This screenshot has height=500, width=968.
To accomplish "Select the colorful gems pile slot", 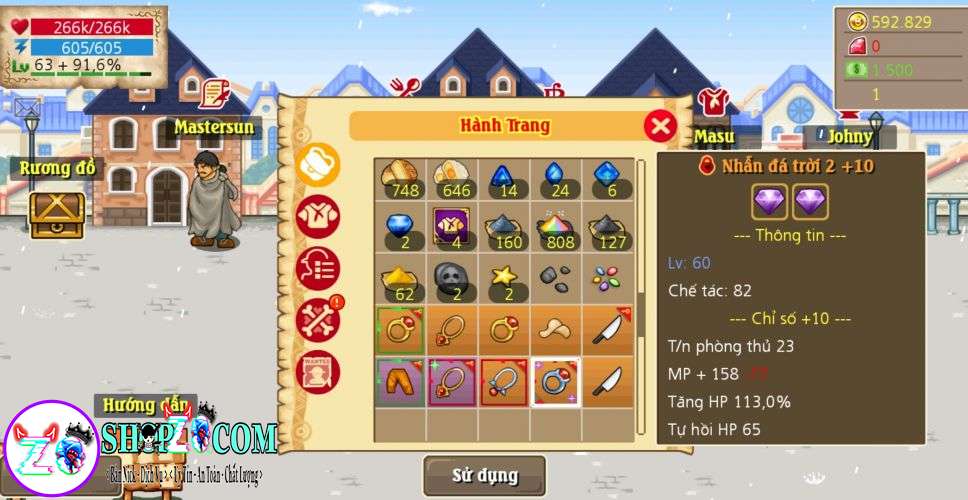I will coord(608,281).
